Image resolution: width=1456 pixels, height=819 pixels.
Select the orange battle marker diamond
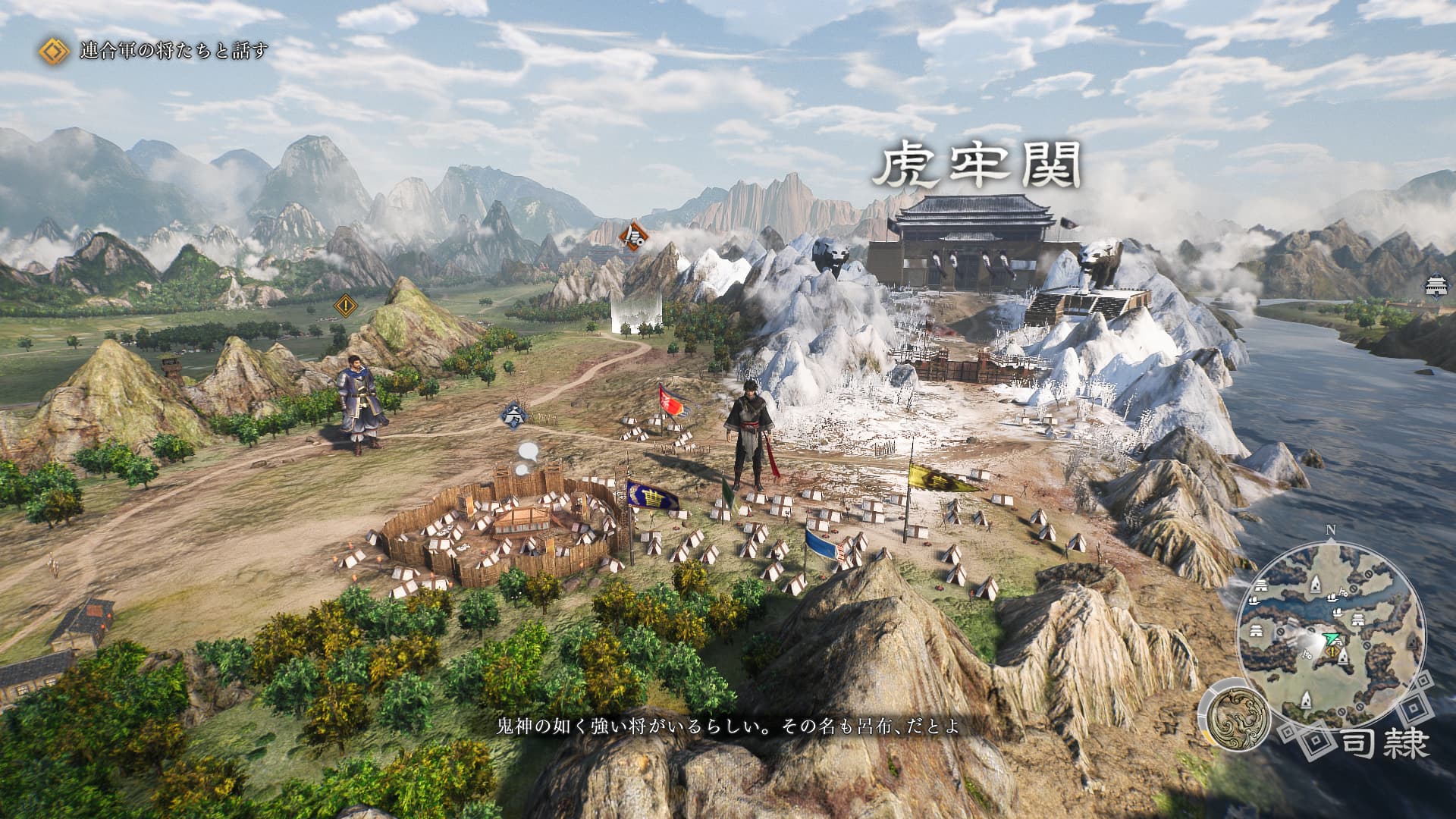coord(632,237)
